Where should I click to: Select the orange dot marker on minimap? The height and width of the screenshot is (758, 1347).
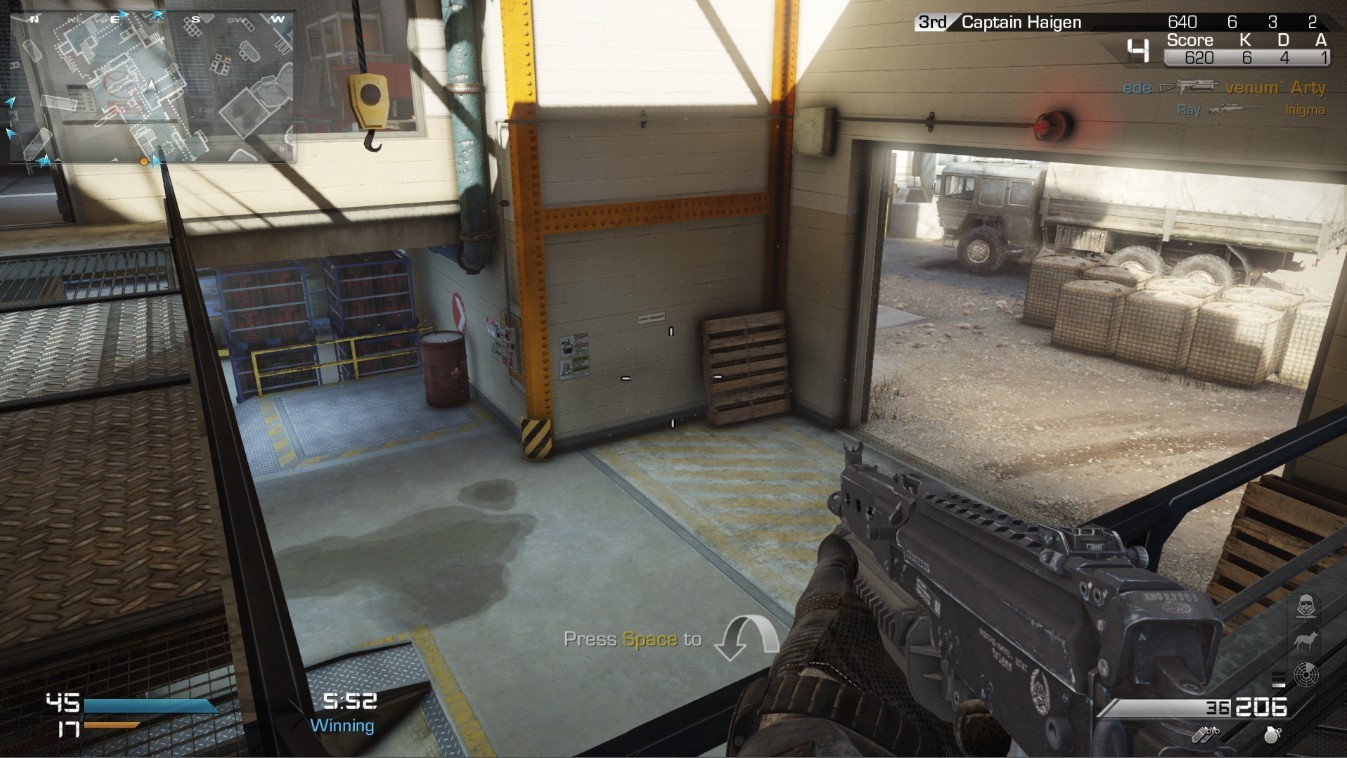[144, 160]
